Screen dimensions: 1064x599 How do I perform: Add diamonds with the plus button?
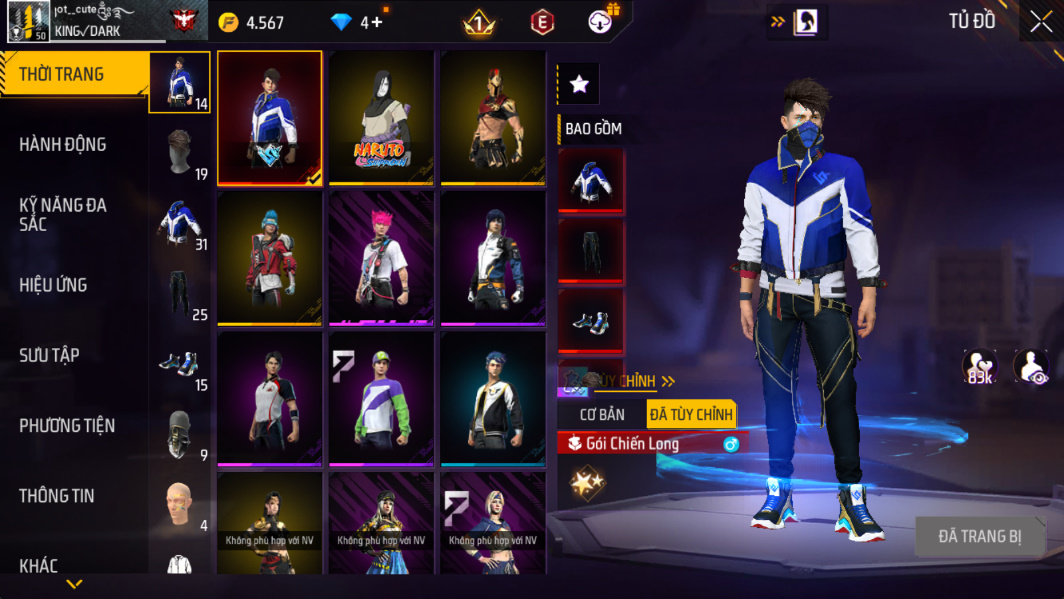tap(376, 22)
